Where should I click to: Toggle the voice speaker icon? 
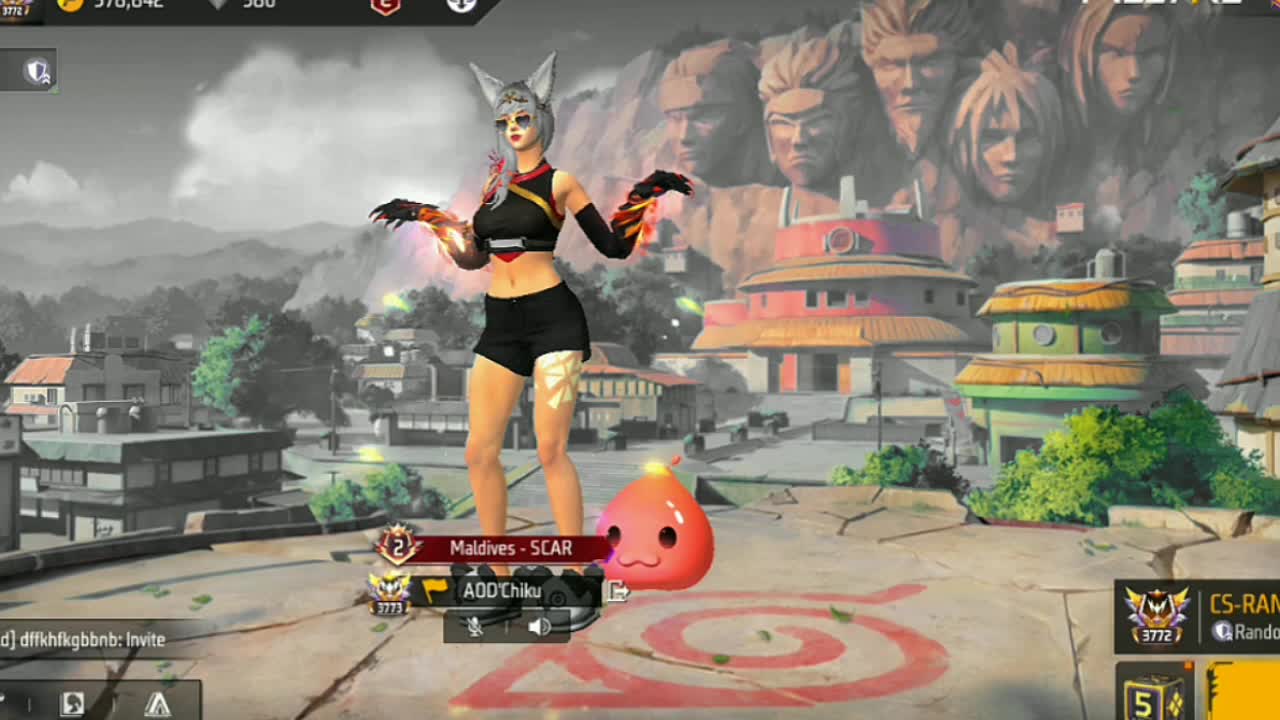pyautogui.click(x=539, y=626)
